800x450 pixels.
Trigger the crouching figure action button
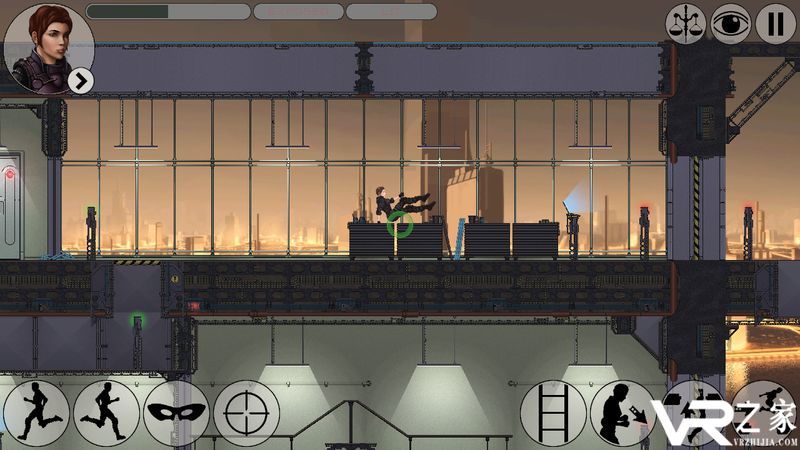(623, 412)
